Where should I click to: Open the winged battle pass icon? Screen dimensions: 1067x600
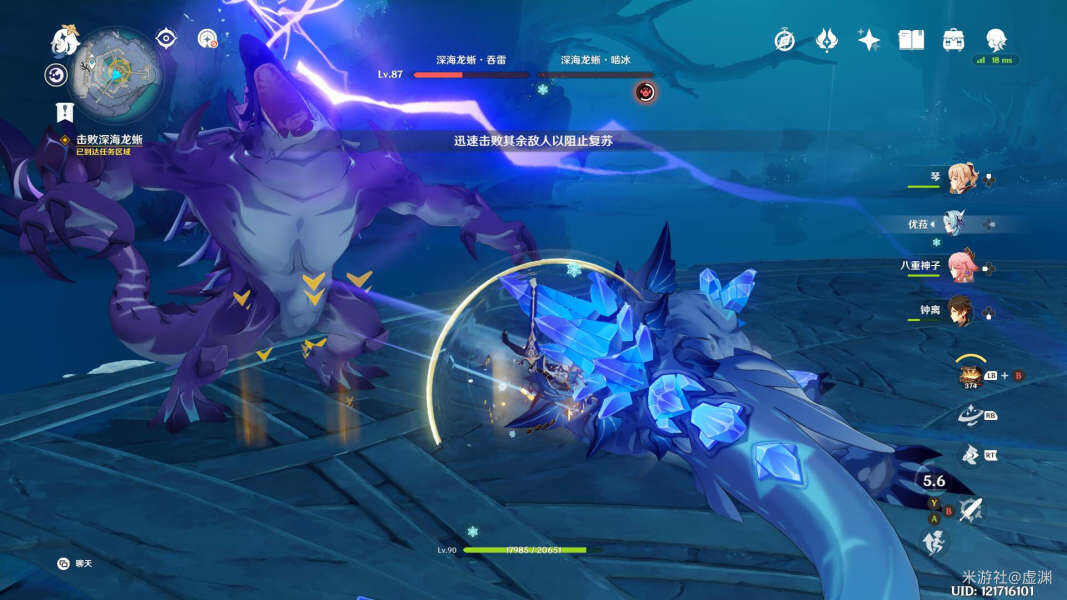(827, 40)
